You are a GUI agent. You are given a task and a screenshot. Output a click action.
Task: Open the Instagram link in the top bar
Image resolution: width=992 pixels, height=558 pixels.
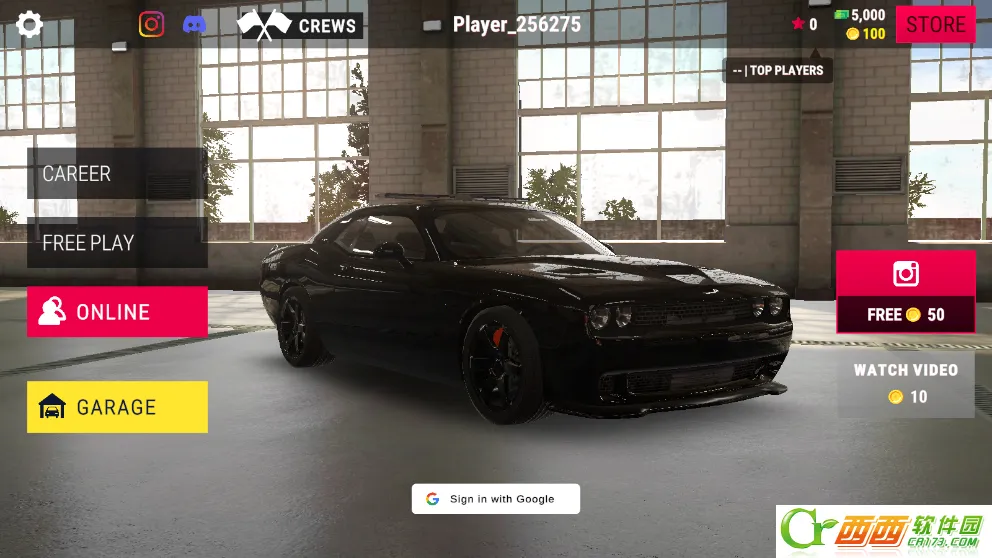(151, 24)
